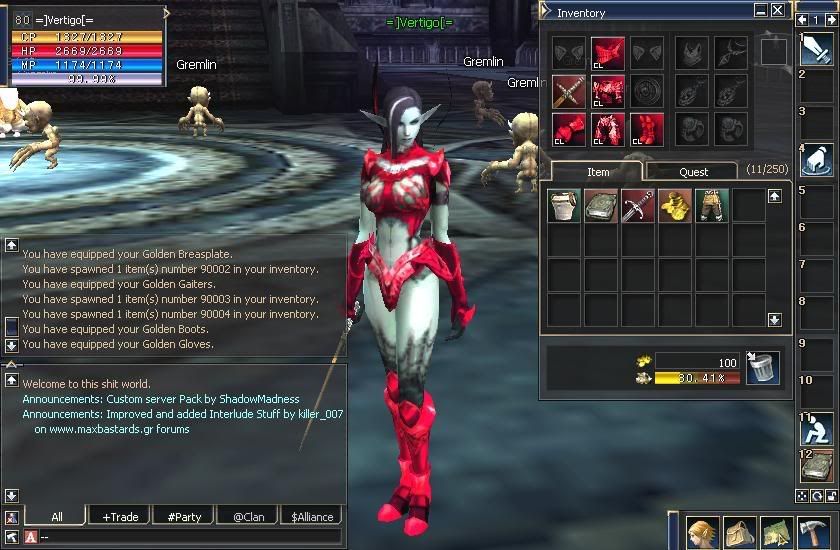Select the equipped crossed swords weapon slot
The image size is (840, 550).
[x=570, y=91]
